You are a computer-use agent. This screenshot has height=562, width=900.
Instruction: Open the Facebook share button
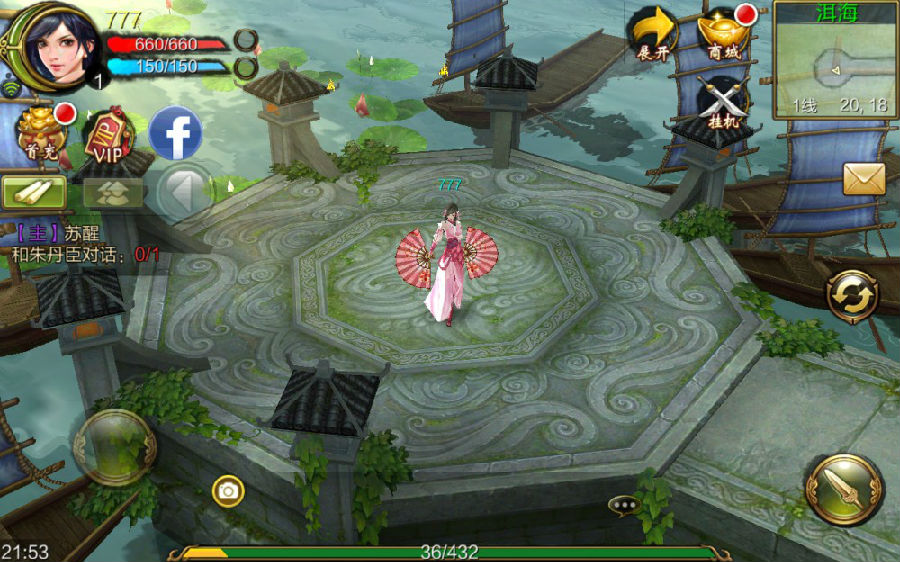coord(176,133)
